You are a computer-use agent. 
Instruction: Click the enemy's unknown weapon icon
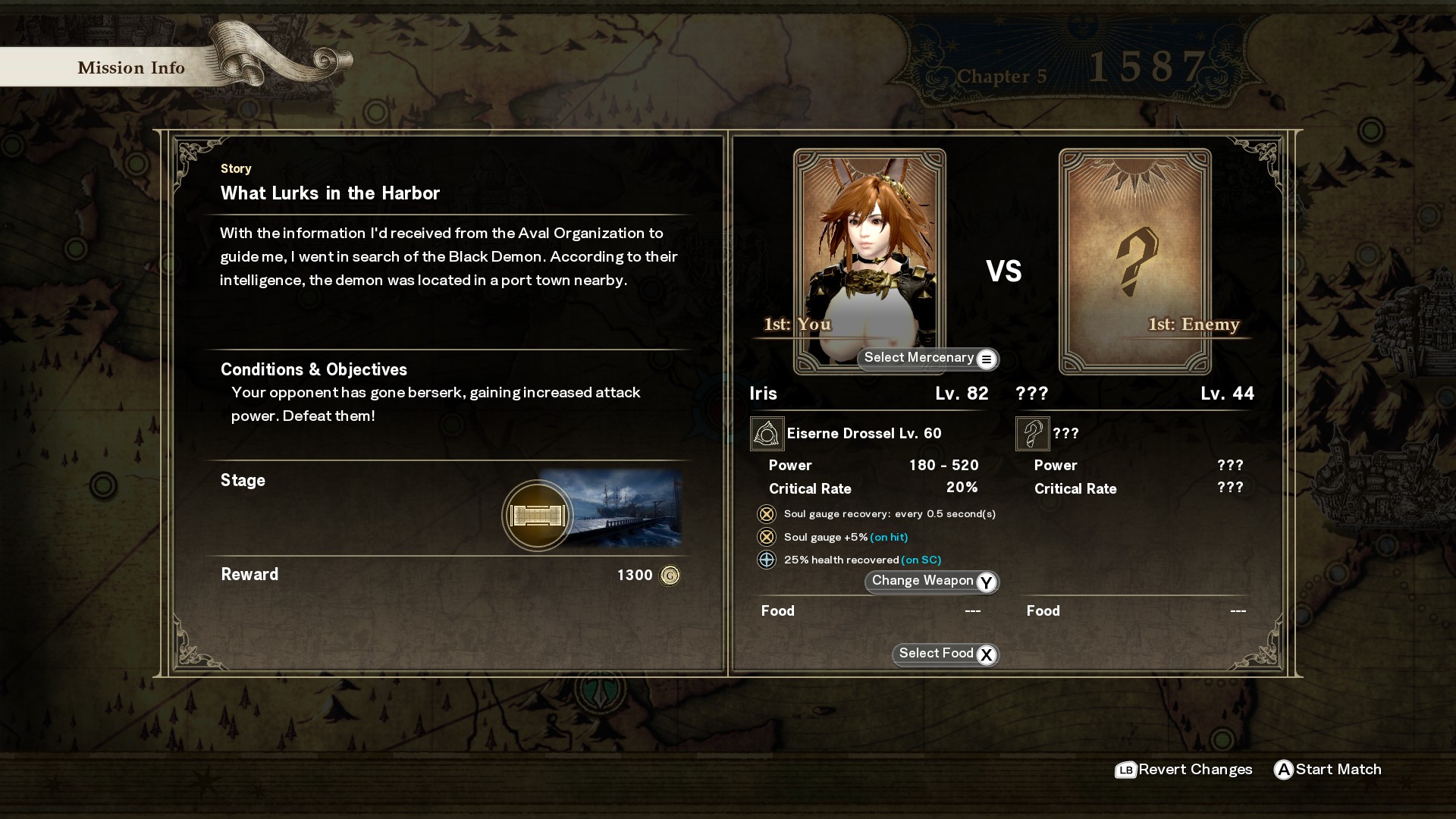1032,434
